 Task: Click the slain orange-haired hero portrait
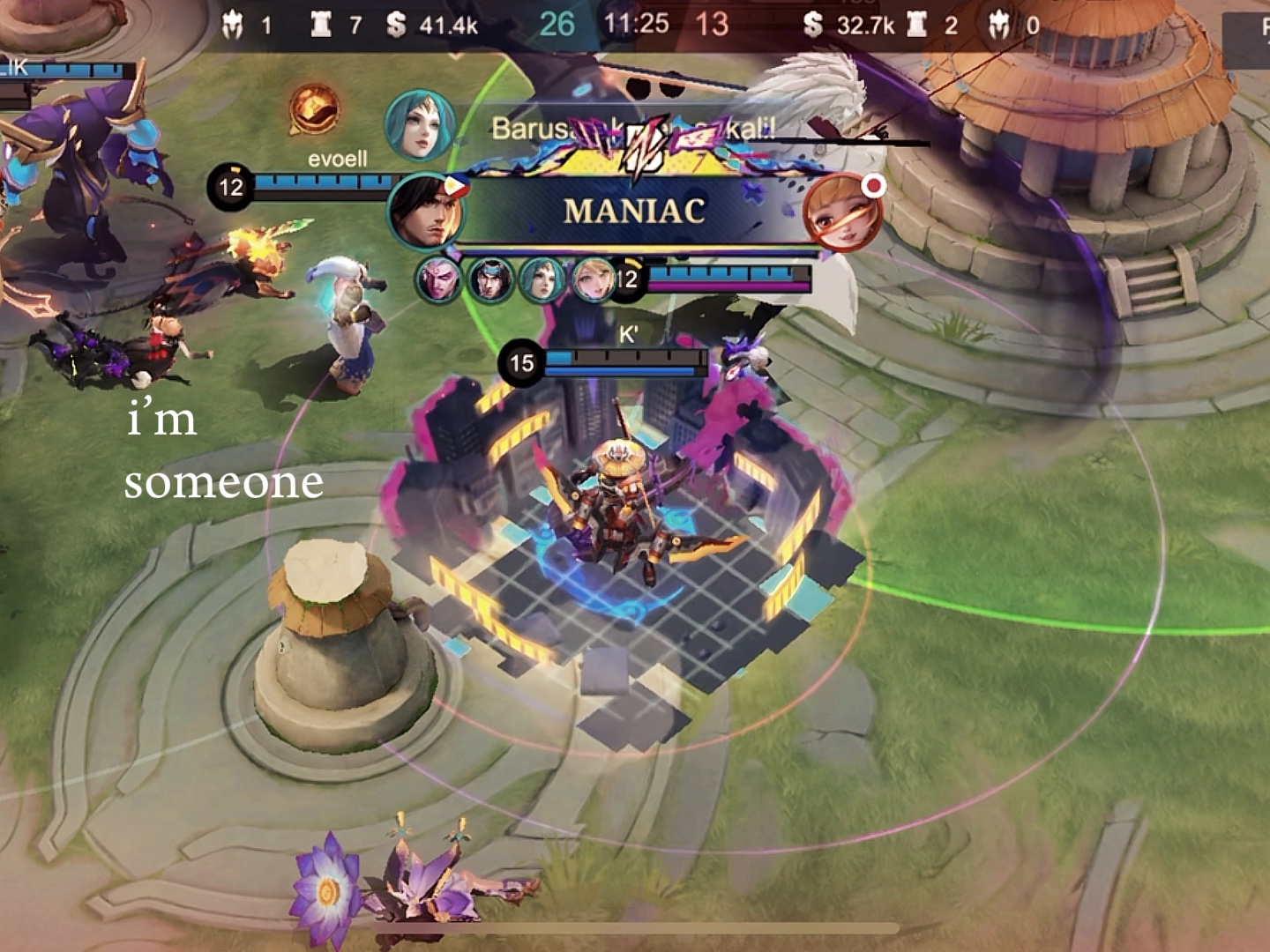point(841,212)
